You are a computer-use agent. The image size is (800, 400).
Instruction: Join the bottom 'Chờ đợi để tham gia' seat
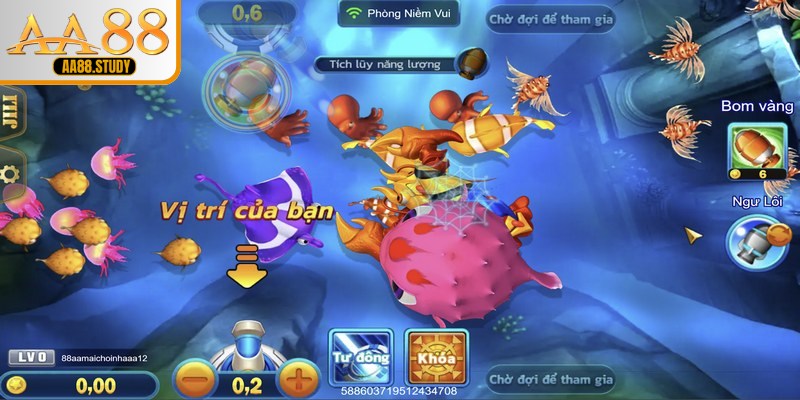[551, 379]
